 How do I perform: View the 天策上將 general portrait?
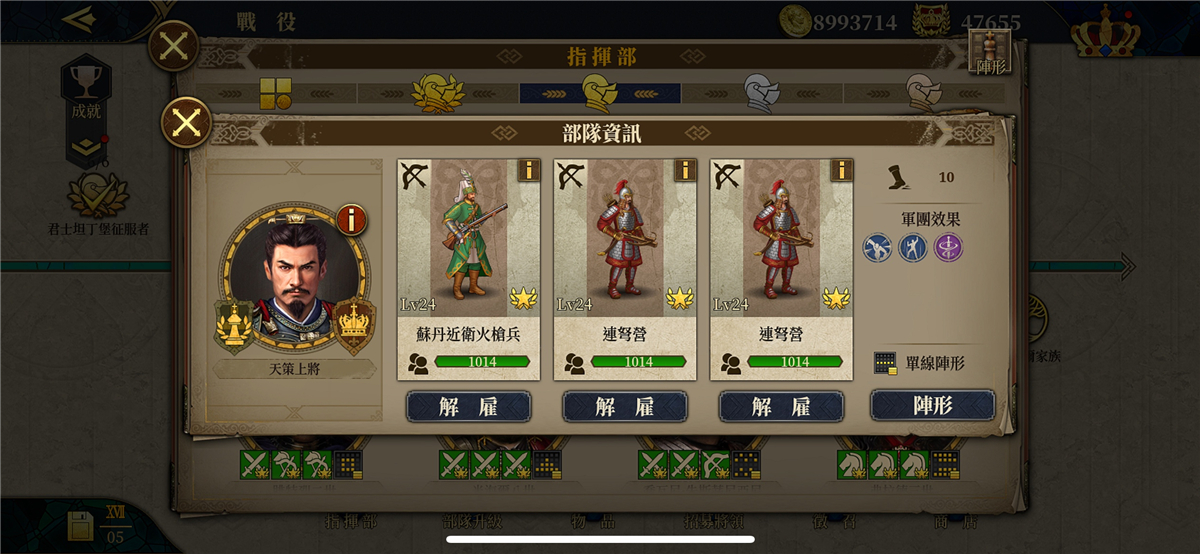tap(295, 280)
